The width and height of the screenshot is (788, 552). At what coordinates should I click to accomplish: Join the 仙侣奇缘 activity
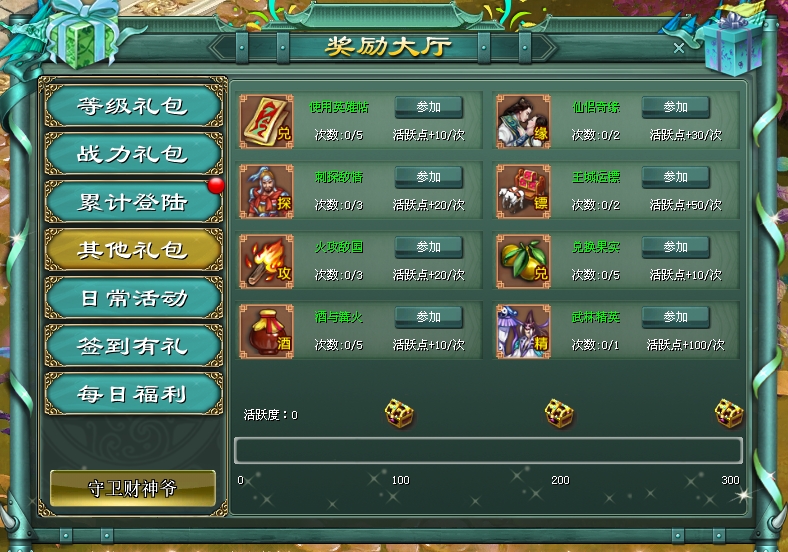(x=675, y=107)
